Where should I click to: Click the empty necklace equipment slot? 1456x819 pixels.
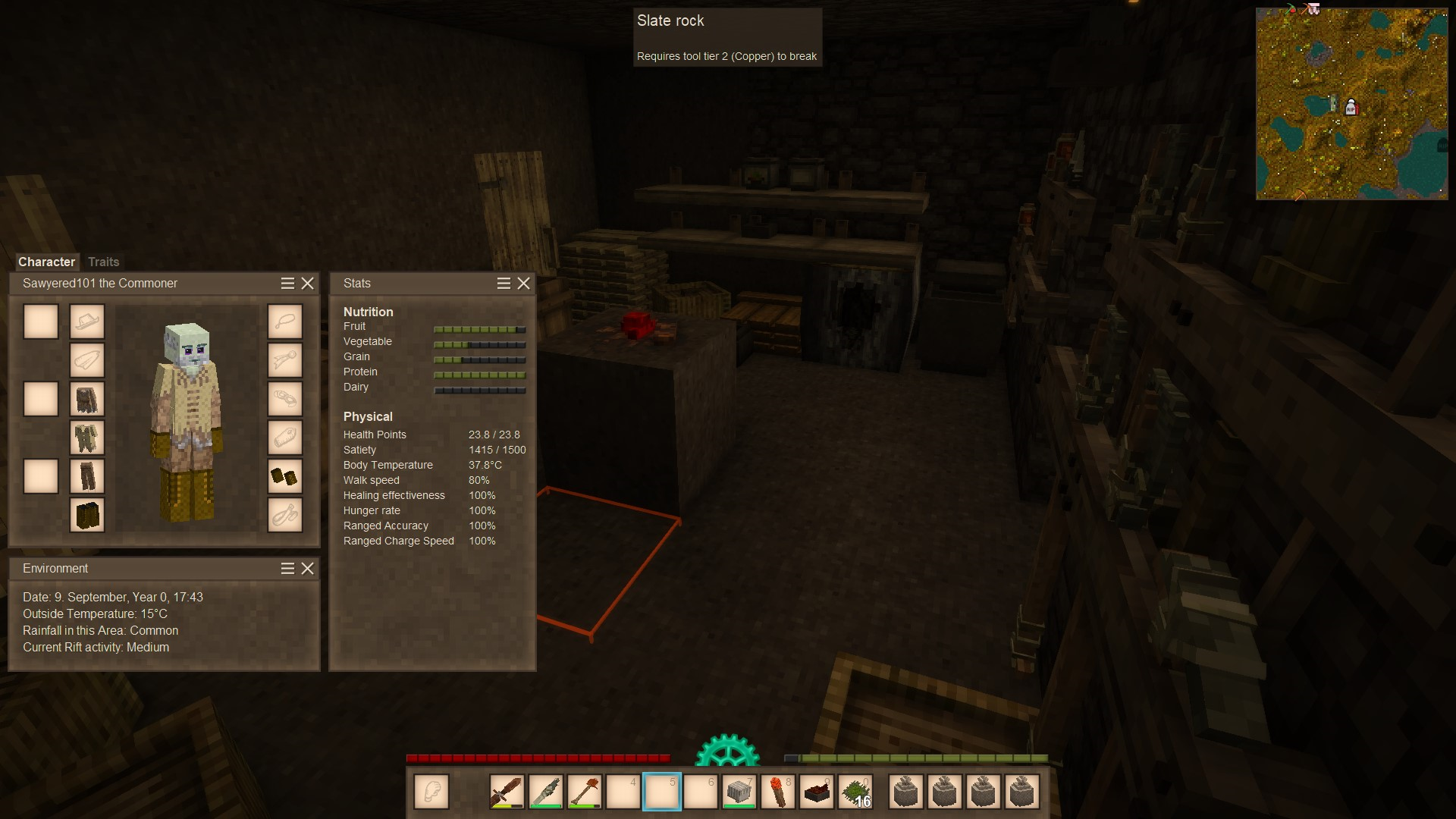[x=285, y=322]
